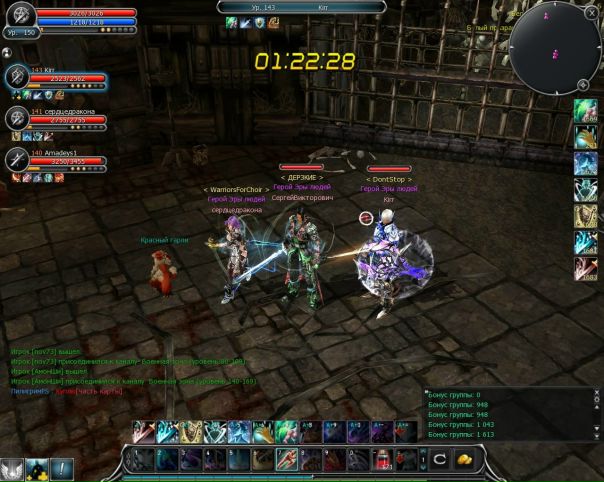Click the bottom buff icon on right bar
The width and height of the screenshot is (604, 482).
pyautogui.click(x=586, y=269)
